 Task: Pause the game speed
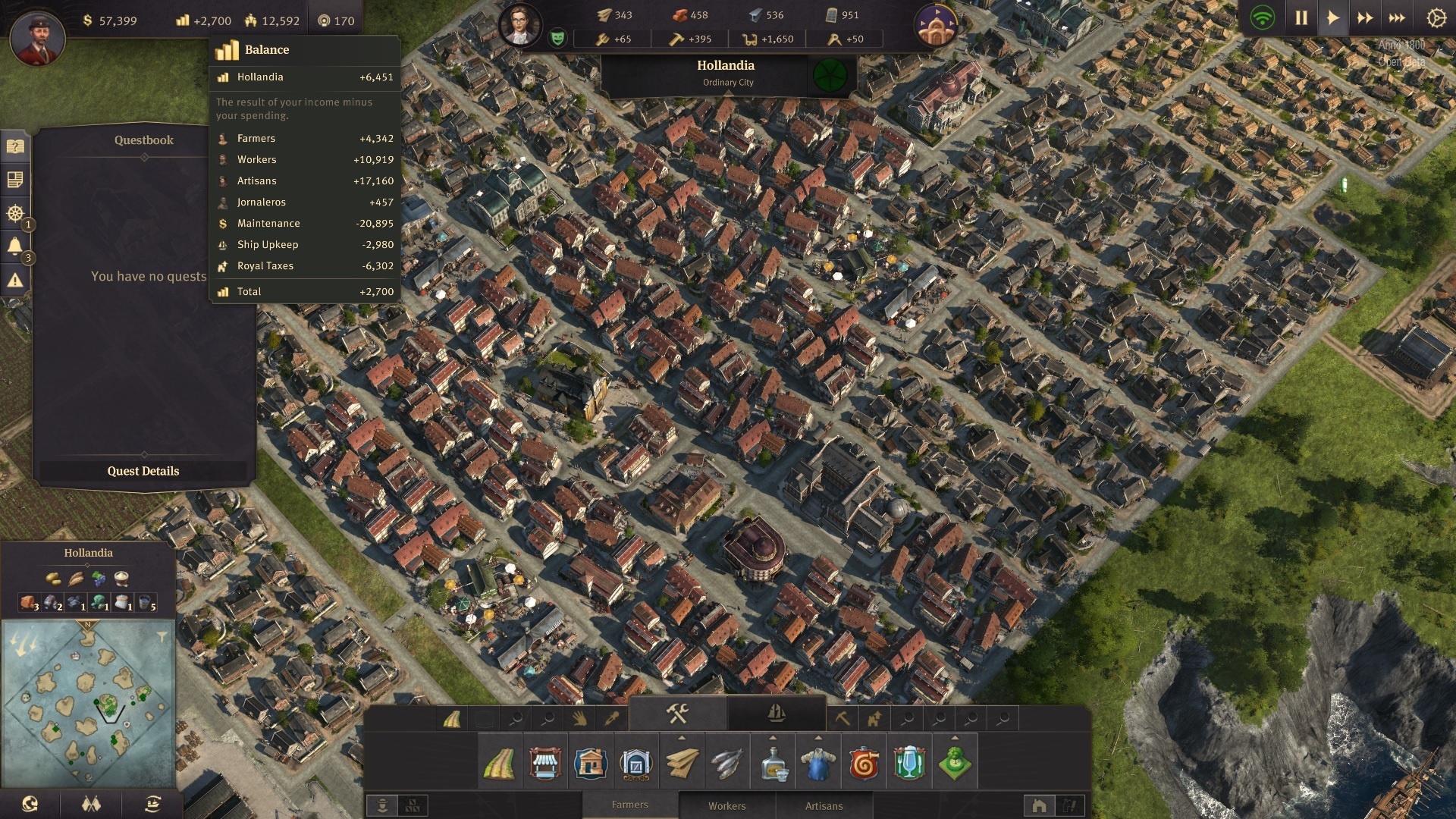point(1301,18)
